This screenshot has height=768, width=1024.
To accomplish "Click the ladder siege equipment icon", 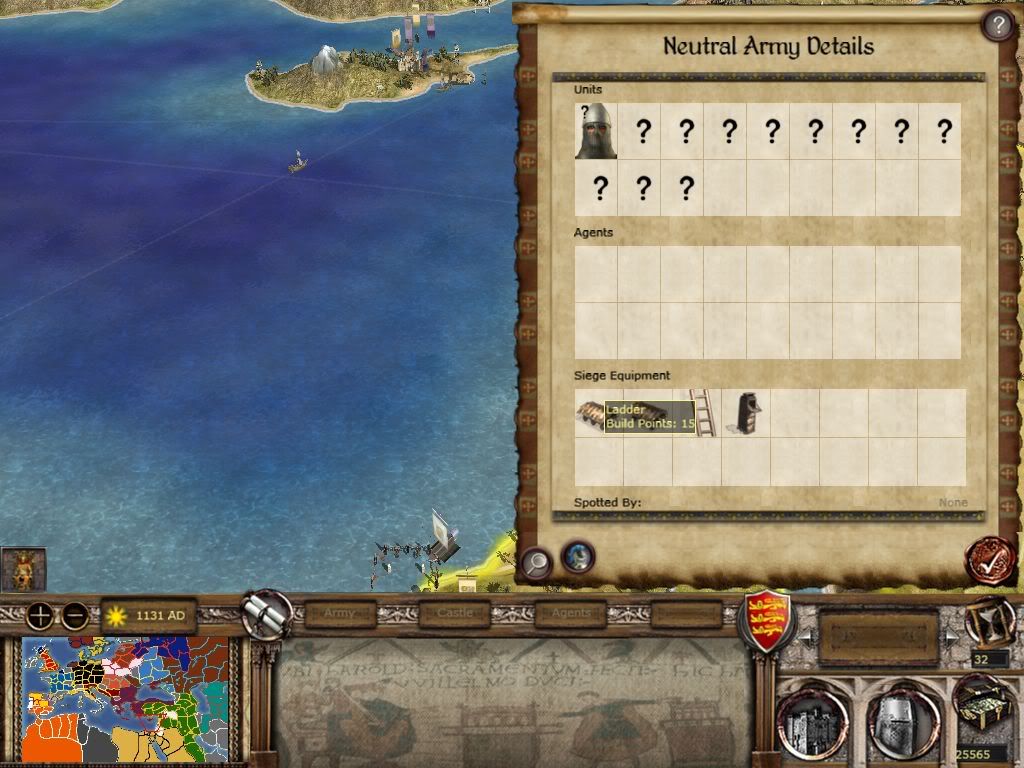I will (x=704, y=412).
